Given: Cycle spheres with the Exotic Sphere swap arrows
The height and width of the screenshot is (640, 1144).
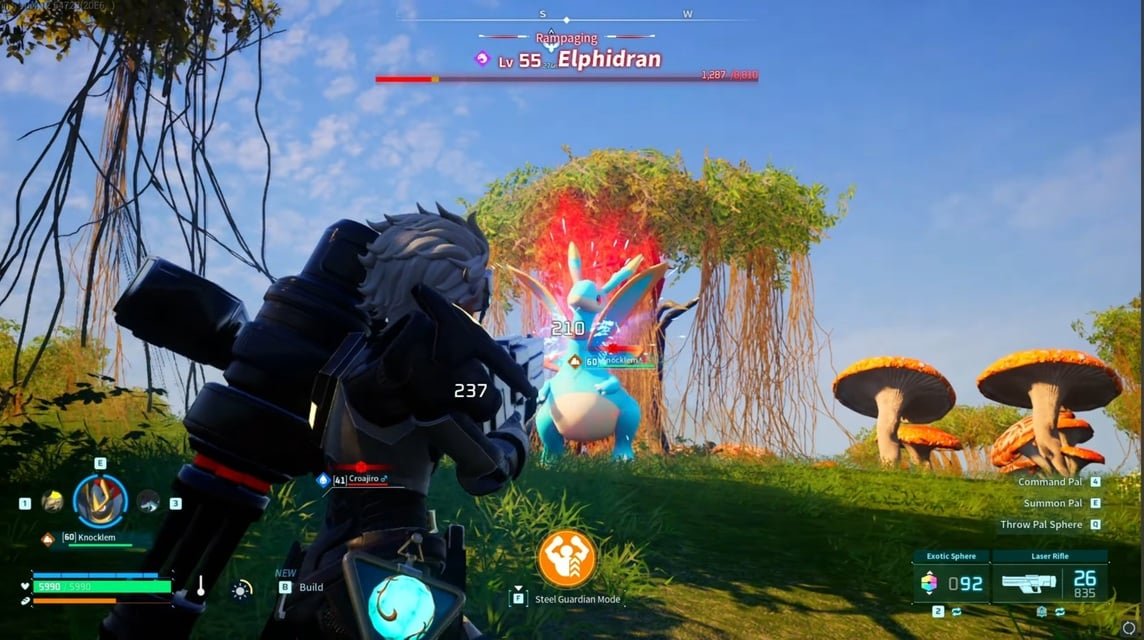Looking at the screenshot, I should coord(956,611).
